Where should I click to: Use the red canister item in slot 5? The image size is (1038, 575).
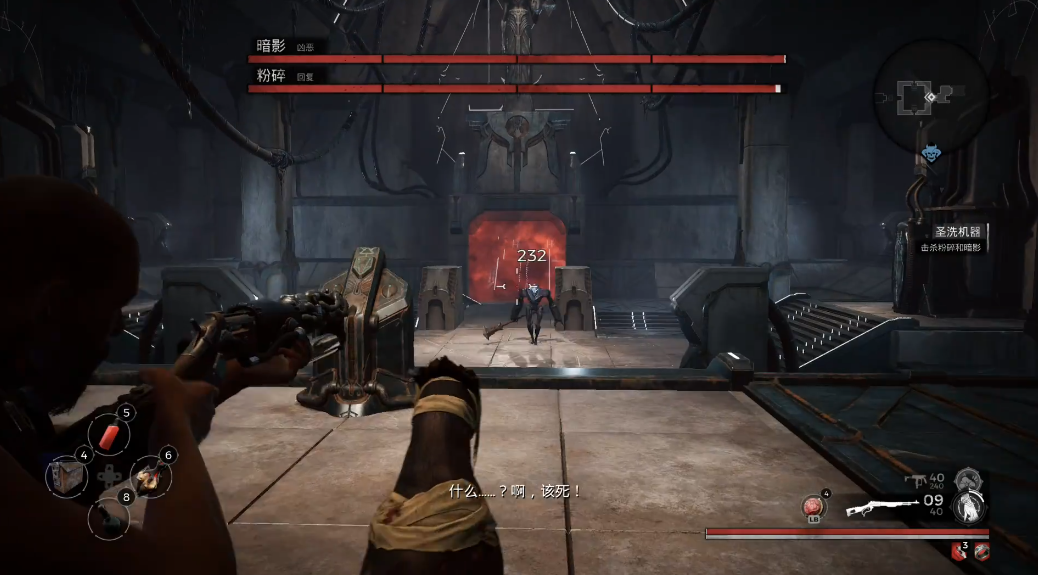tap(111, 435)
